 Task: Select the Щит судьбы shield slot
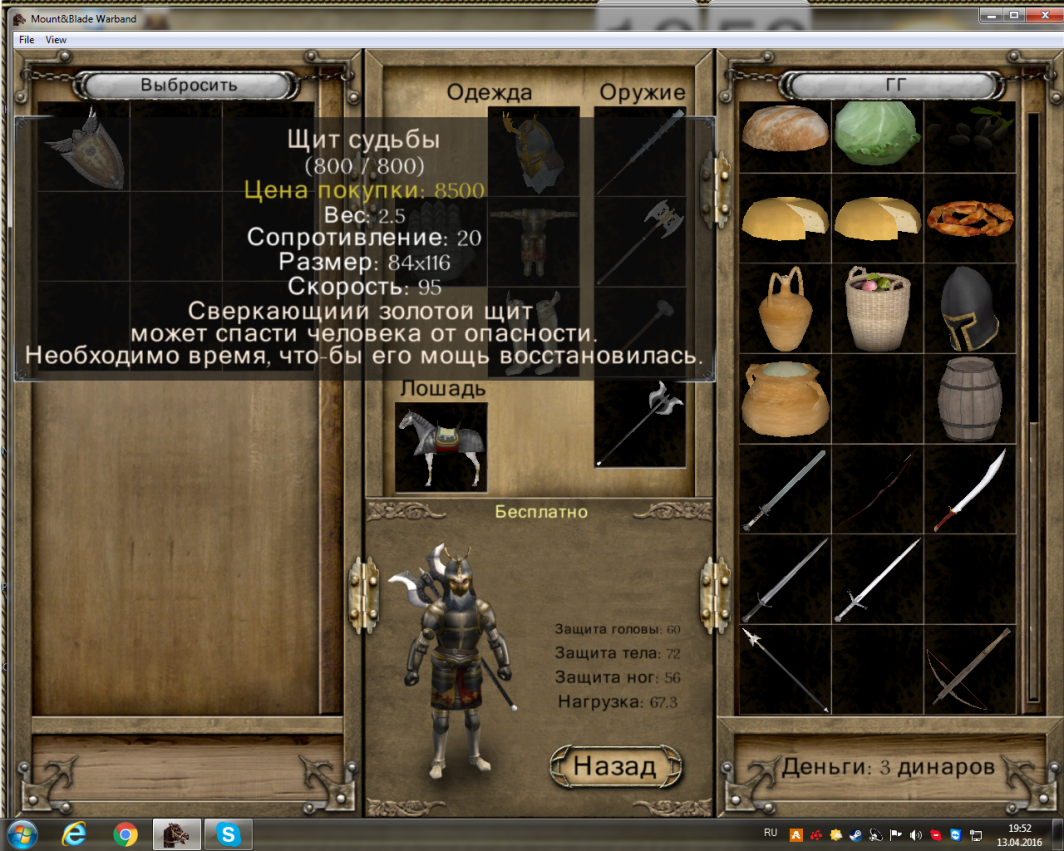point(84,147)
